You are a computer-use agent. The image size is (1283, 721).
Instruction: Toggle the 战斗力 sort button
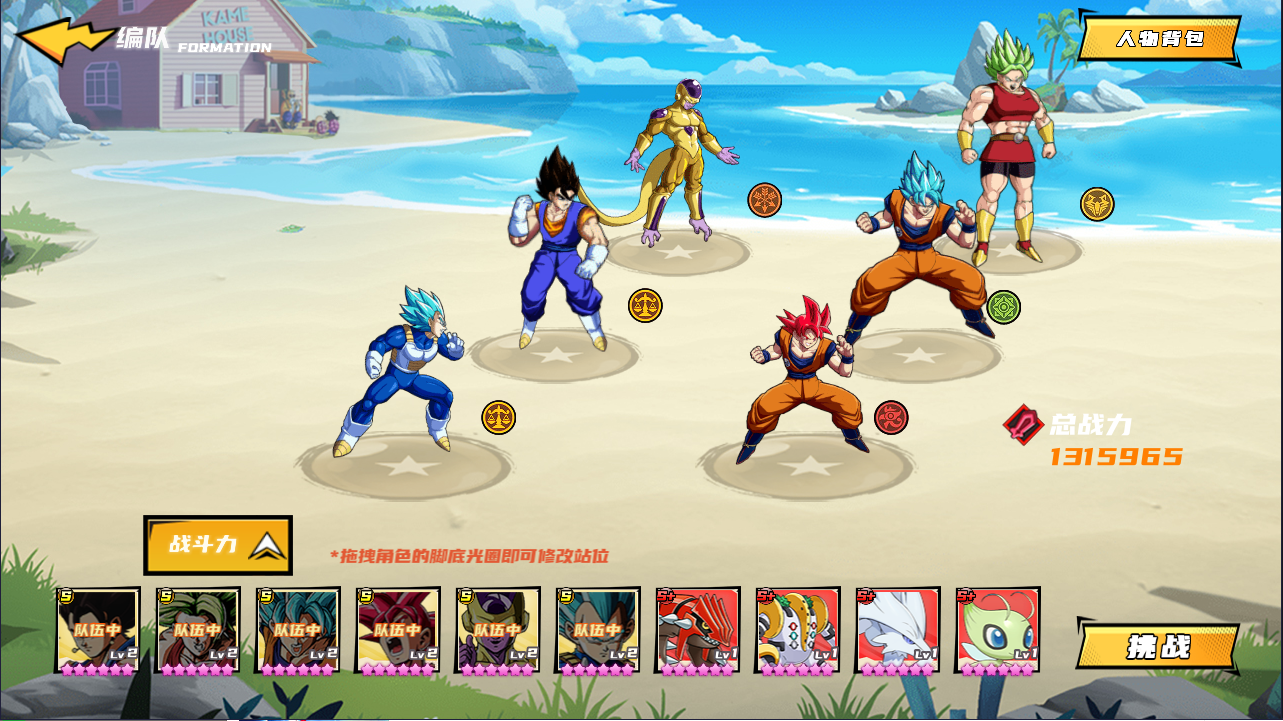click(x=218, y=545)
